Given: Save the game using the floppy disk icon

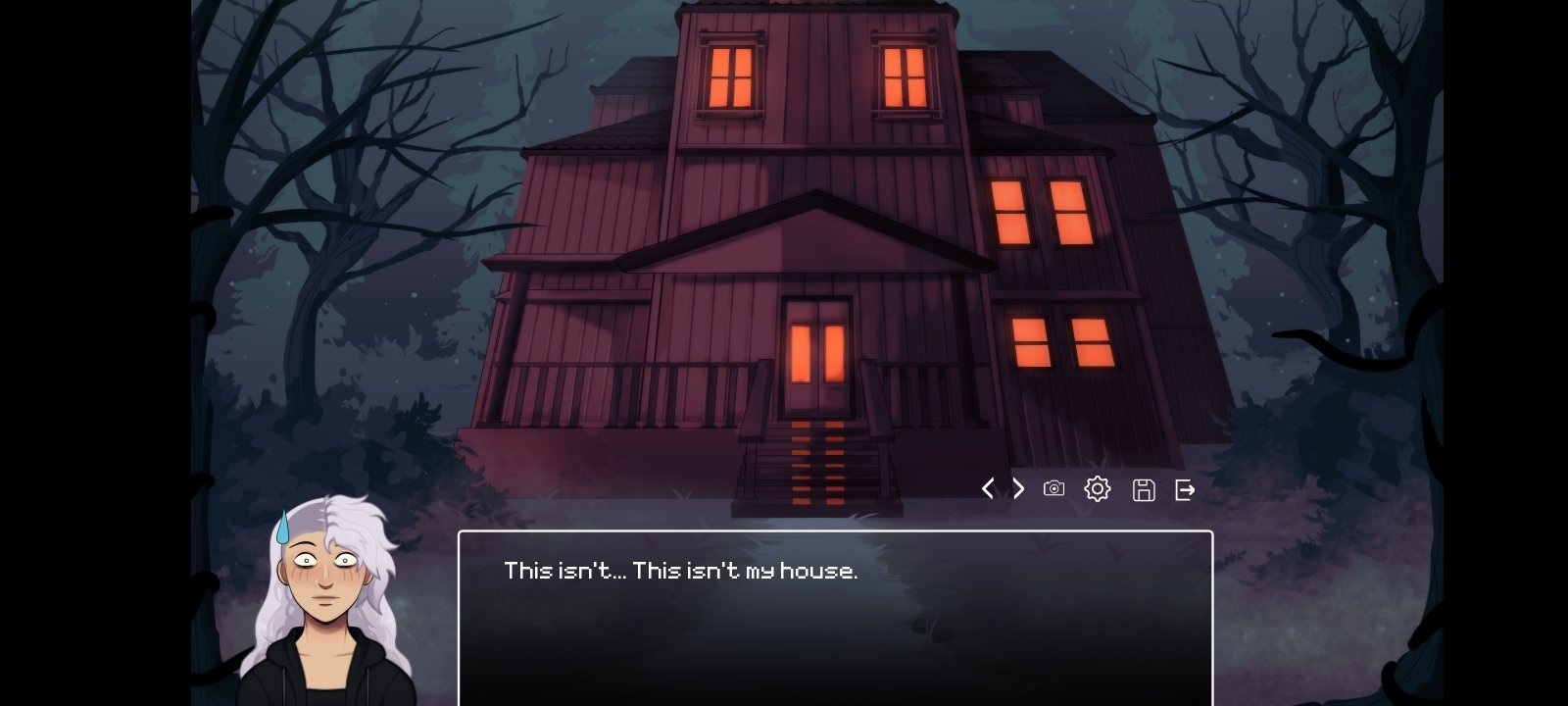Looking at the screenshot, I should click(1143, 489).
